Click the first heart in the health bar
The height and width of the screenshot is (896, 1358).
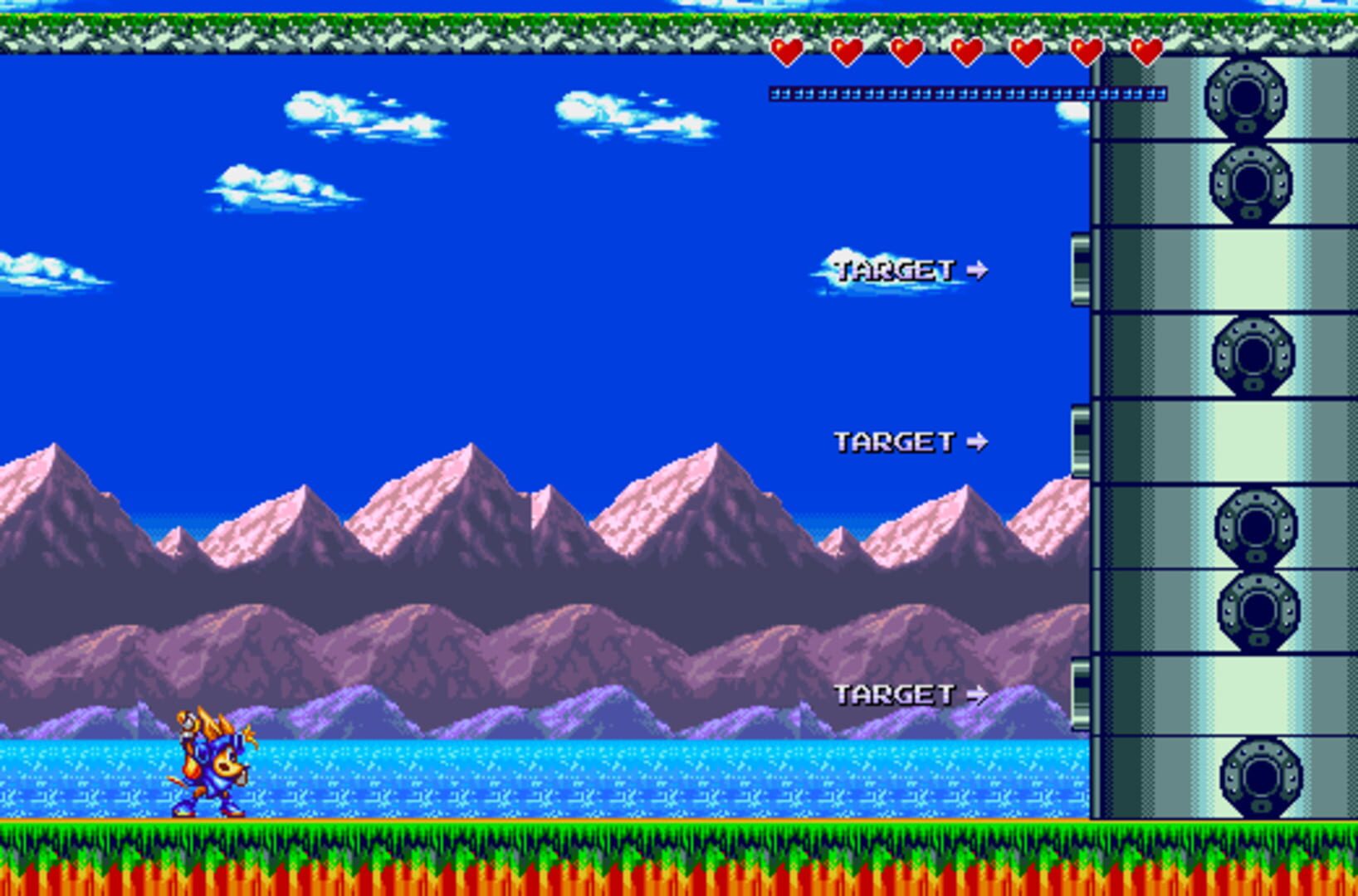(787, 53)
